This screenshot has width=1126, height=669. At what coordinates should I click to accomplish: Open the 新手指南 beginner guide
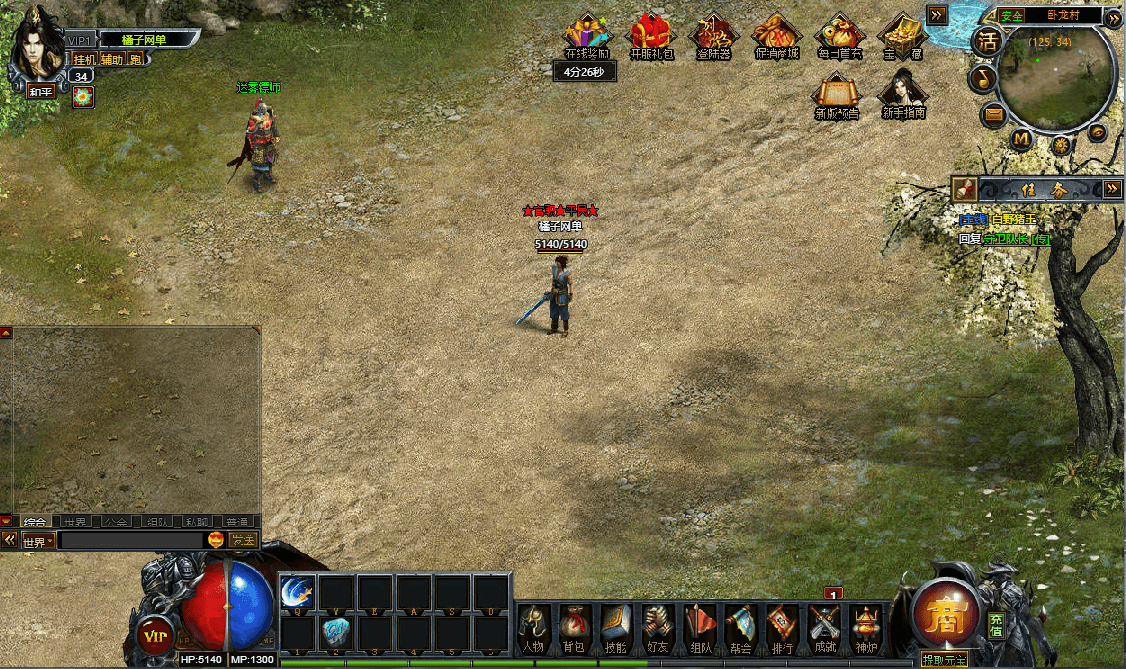pos(903,95)
